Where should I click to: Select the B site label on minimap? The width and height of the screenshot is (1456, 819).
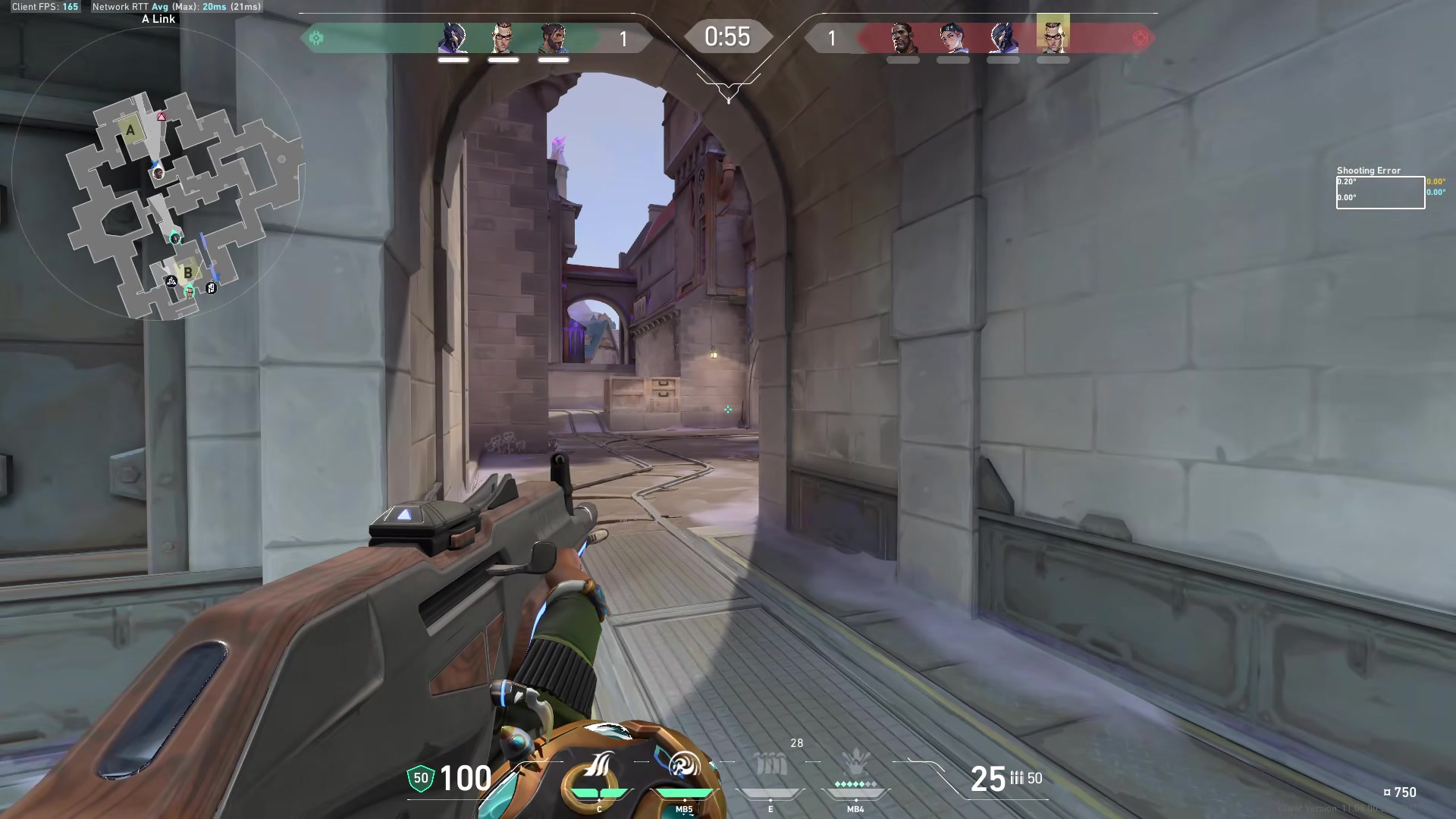click(x=187, y=272)
